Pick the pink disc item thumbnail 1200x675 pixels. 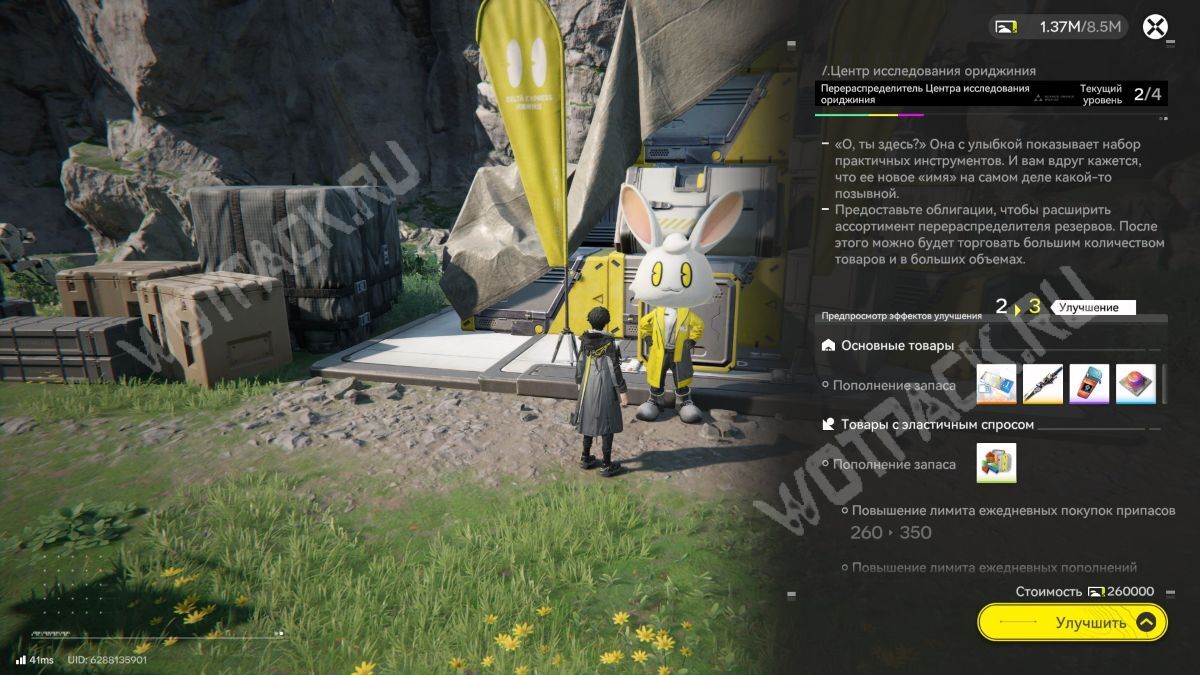tap(1135, 384)
